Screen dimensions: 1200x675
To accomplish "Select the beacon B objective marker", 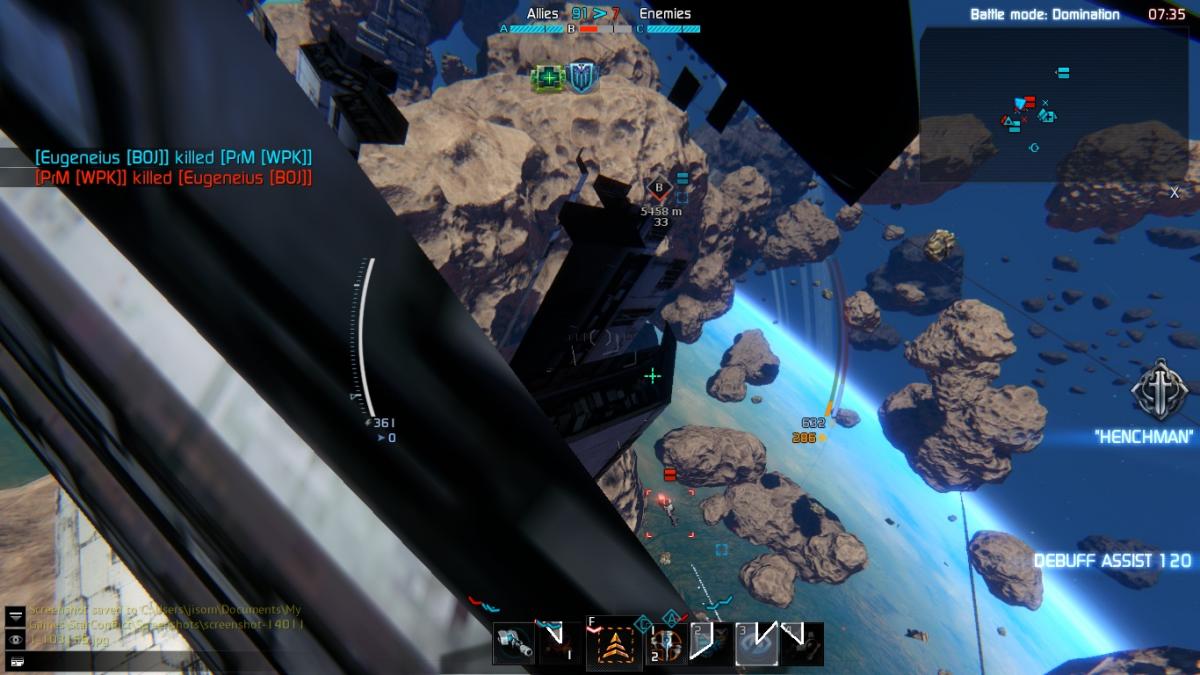I will (x=658, y=186).
